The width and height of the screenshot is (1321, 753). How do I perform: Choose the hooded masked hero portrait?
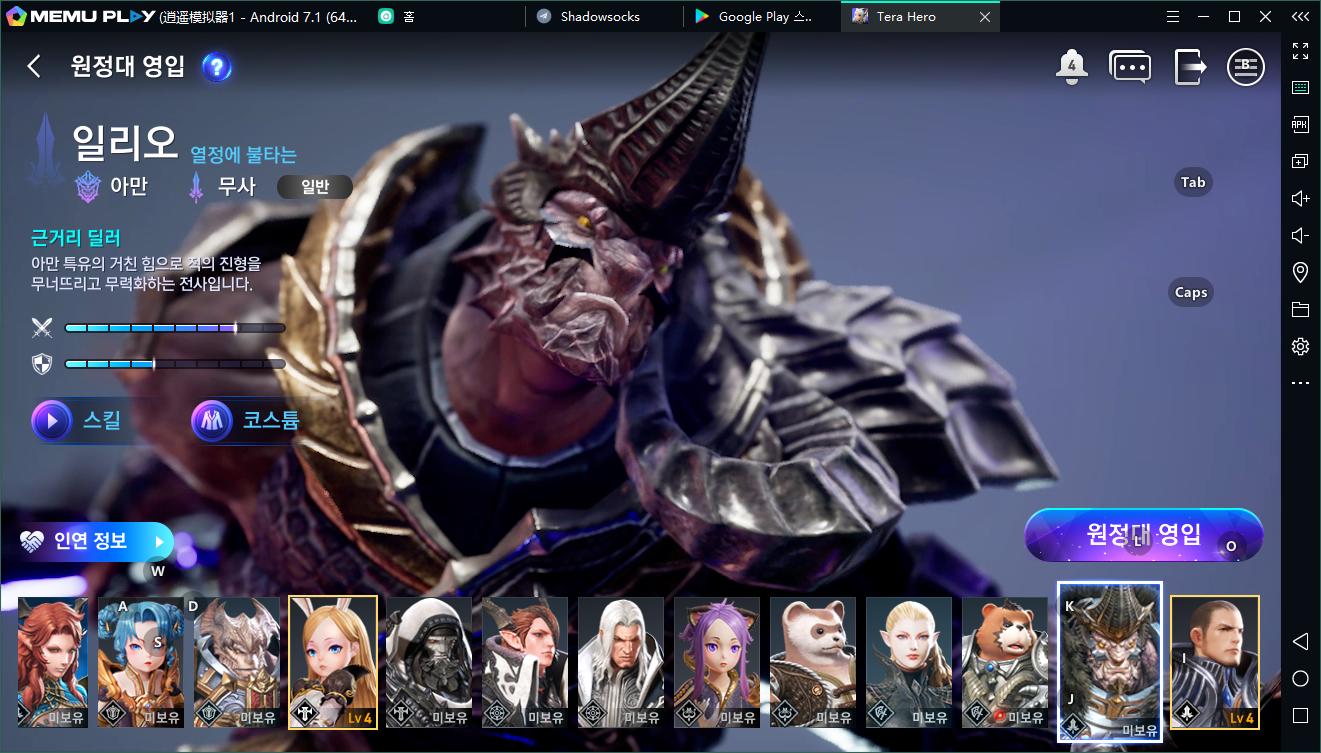tap(429, 662)
